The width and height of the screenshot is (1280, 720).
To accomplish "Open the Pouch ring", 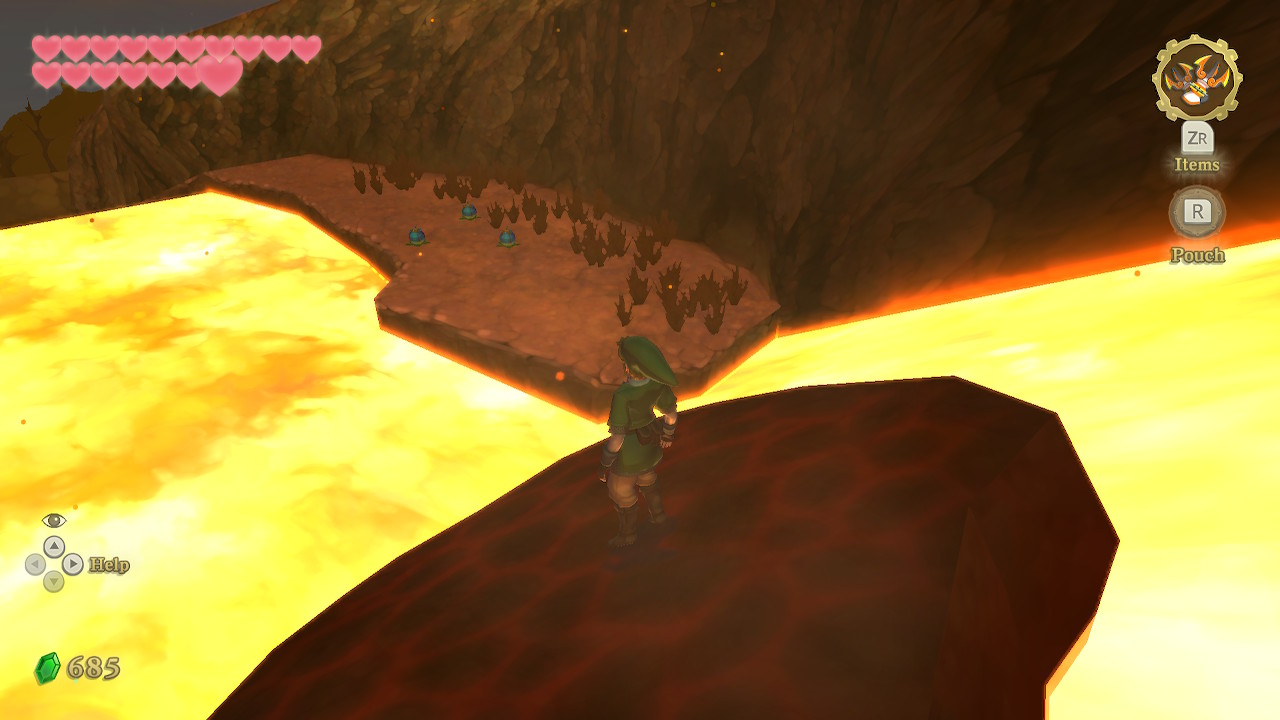I will (x=1197, y=212).
